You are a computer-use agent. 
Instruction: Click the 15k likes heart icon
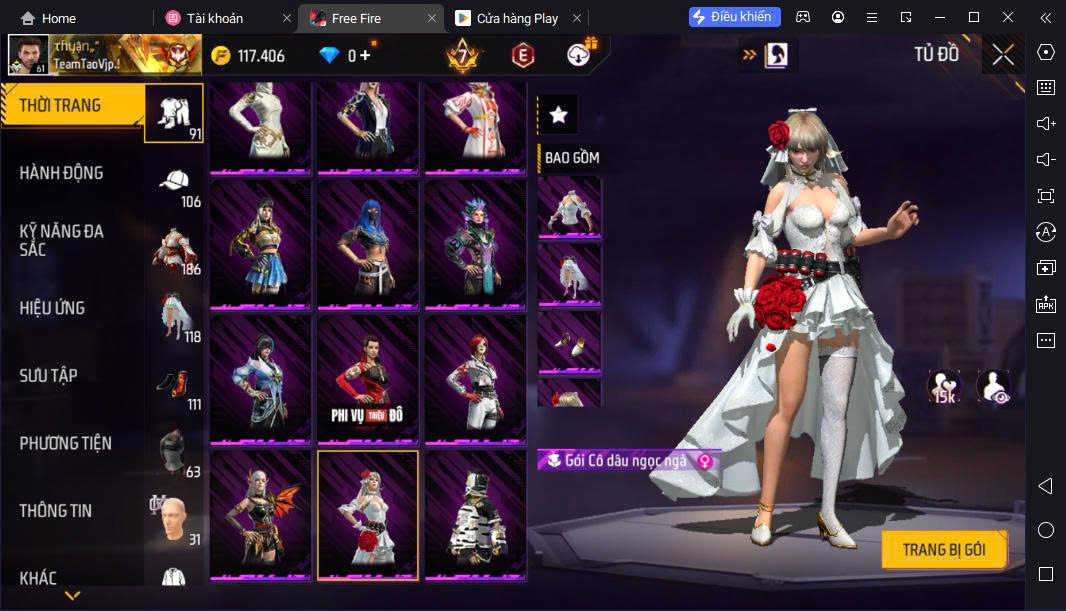click(943, 386)
